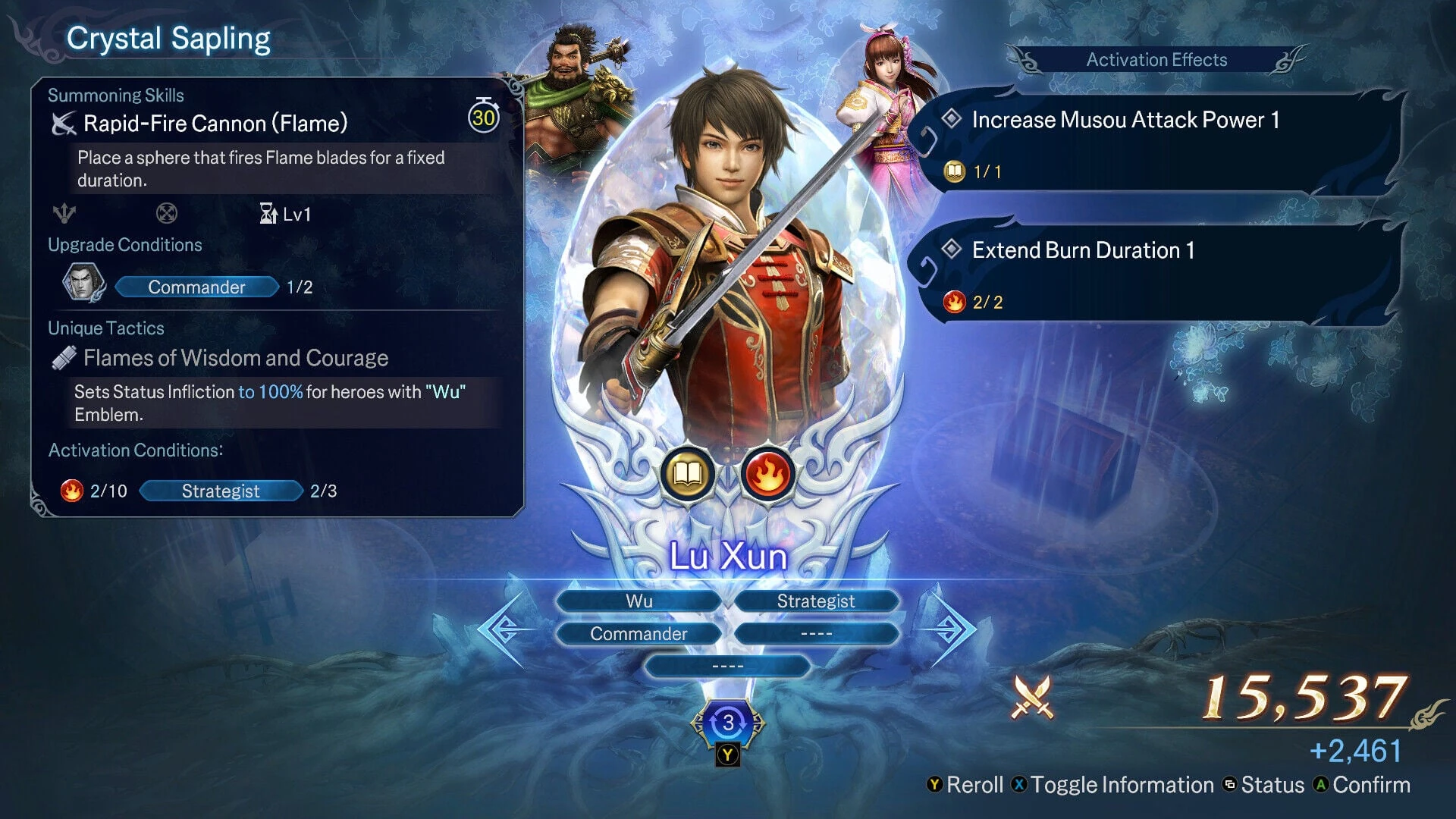This screenshot has height=819, width=1456.
Task: Select the Lu Xun hero card
Action: (x=728, y=288)
